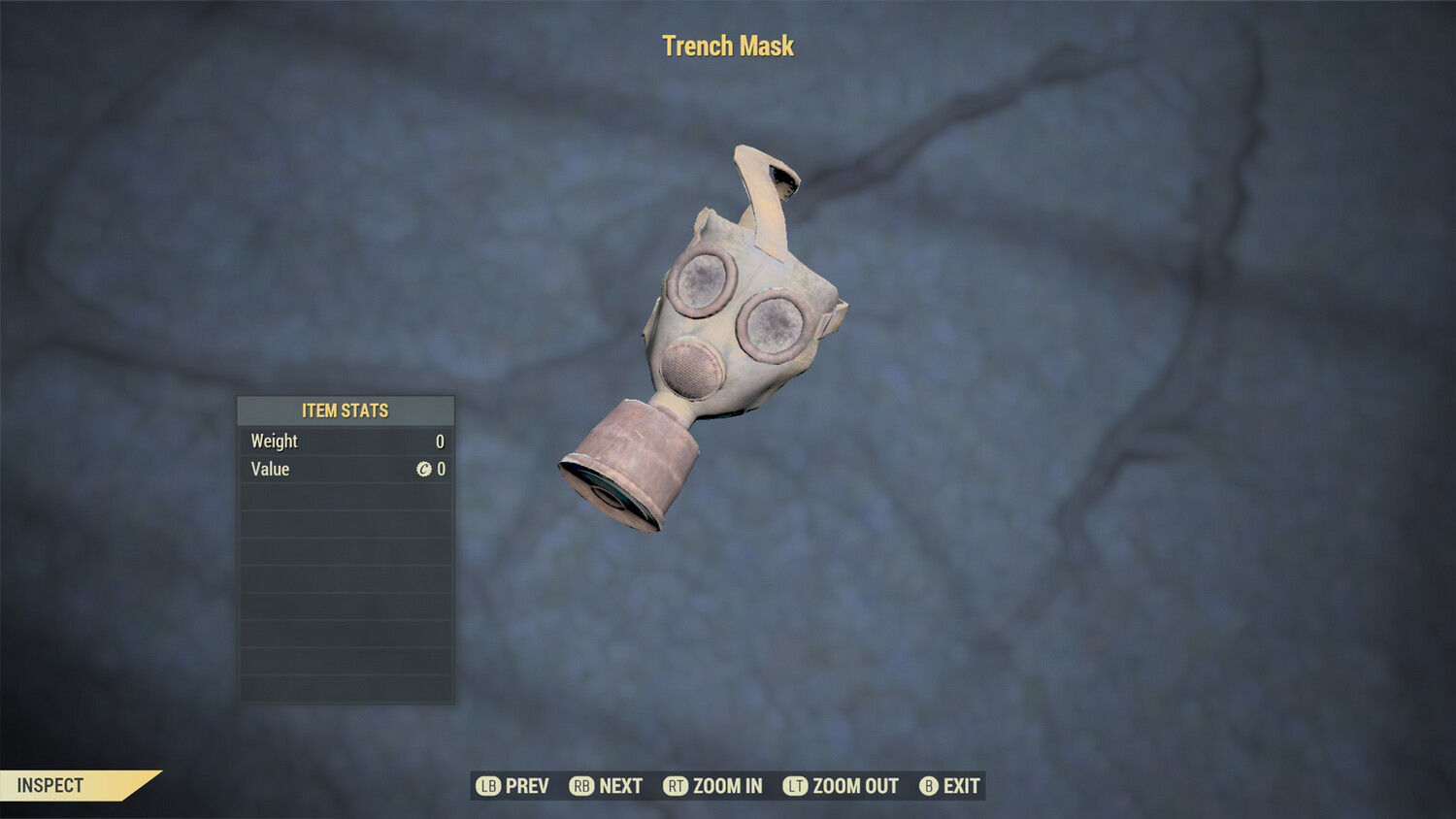
Task: Select the Trench Mask title text
Action: (x=728, y=46)
